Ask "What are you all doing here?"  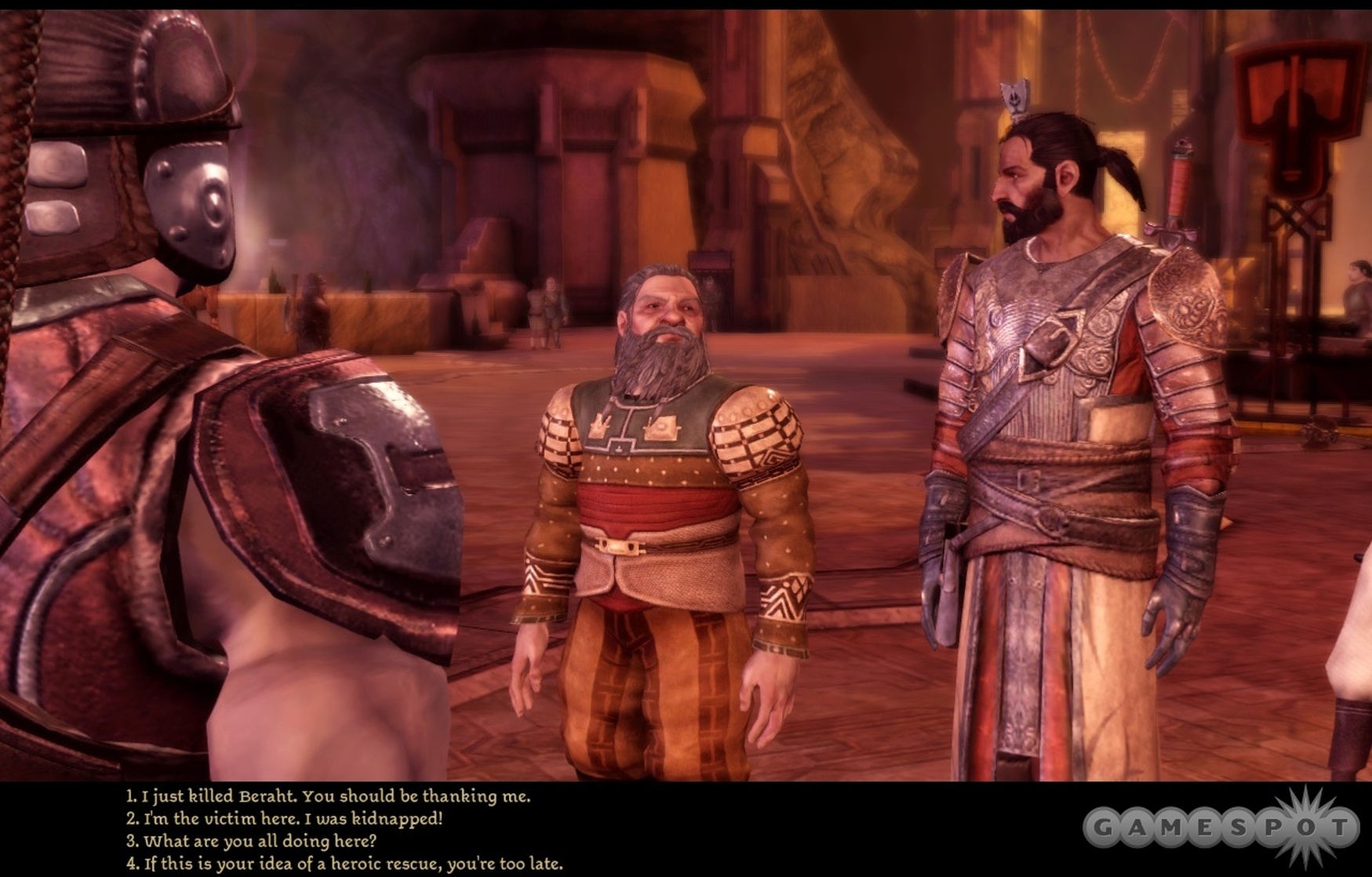click(252, 842)
